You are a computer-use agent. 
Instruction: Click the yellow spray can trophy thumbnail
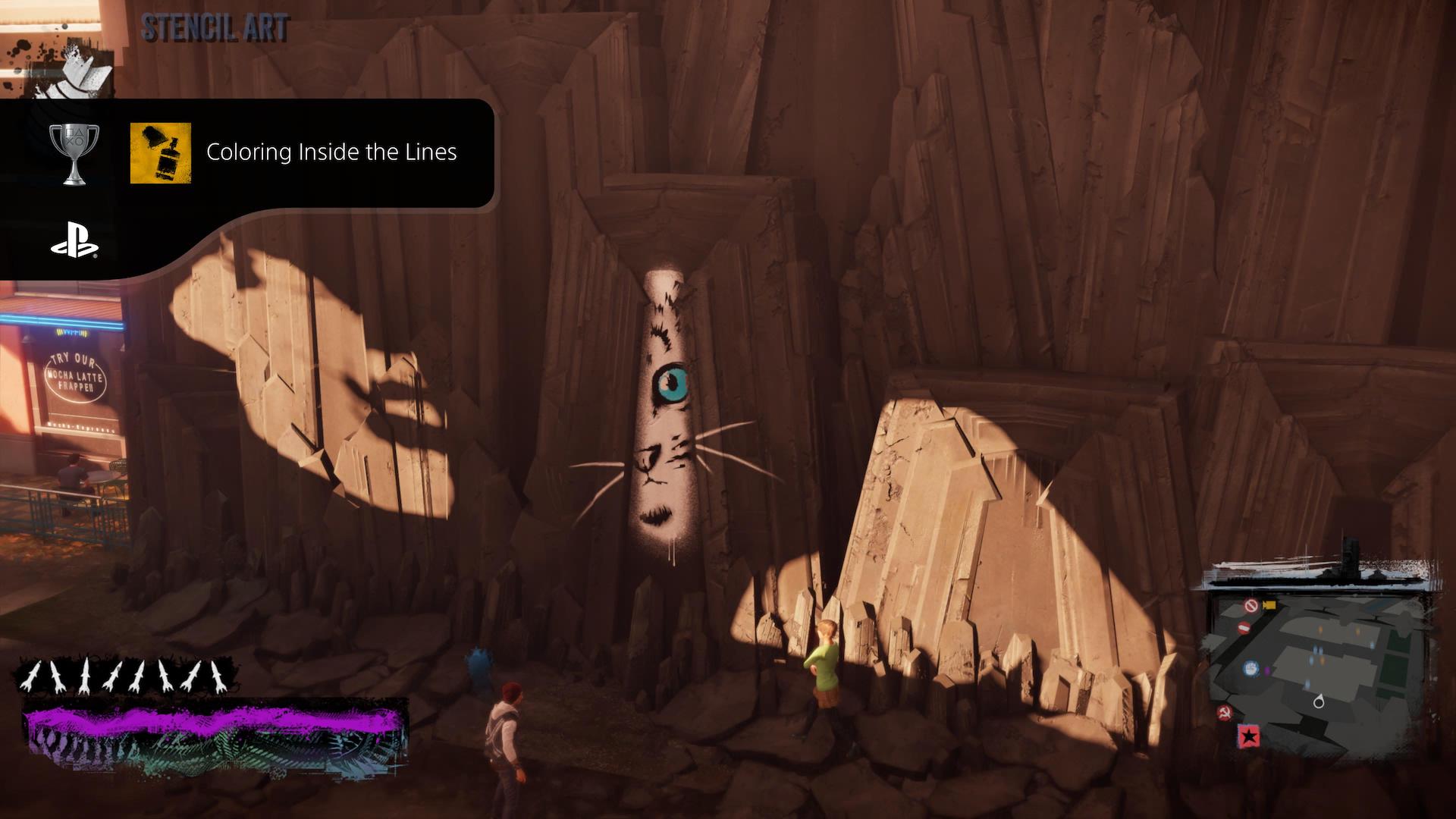tap(160, 154)
